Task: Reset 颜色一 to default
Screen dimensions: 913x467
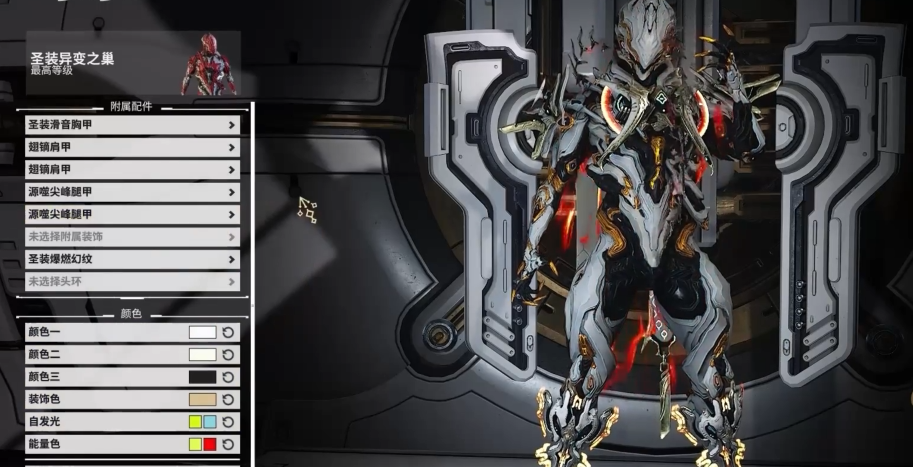Action: (x=228, y=332)
